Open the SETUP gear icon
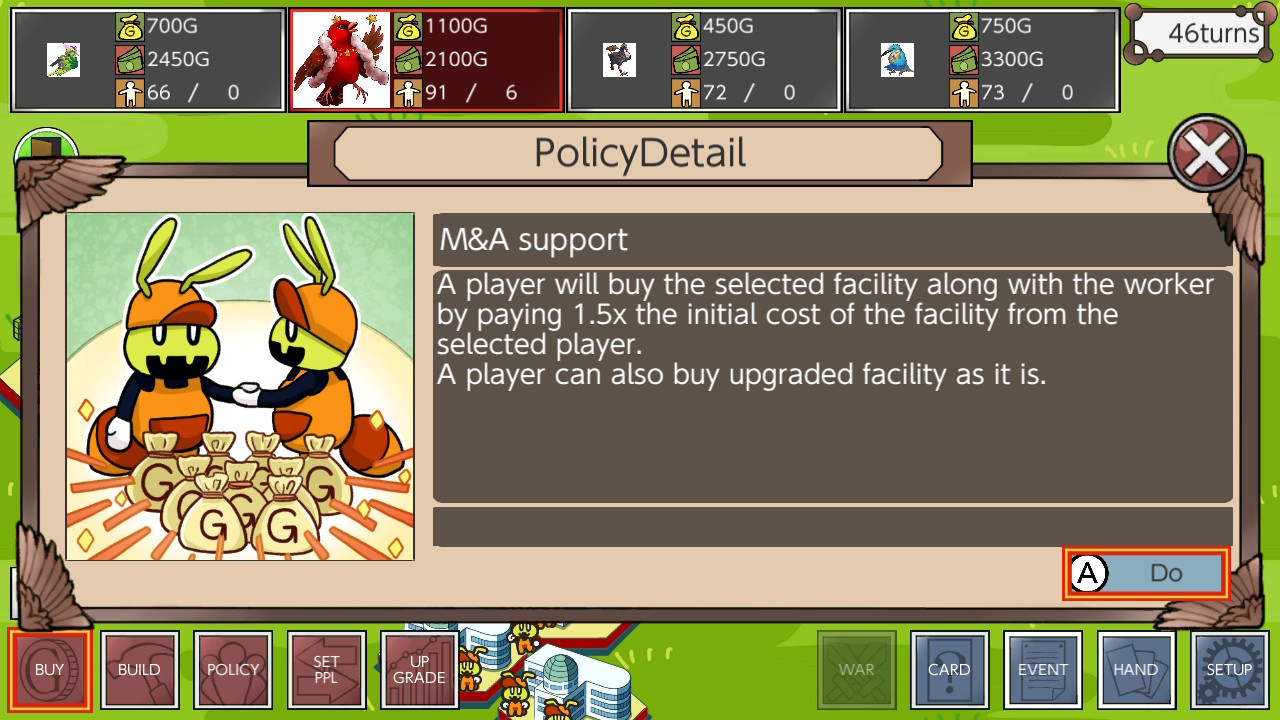The width and height of the screenshot is (1280, 720). [1228, 669]
